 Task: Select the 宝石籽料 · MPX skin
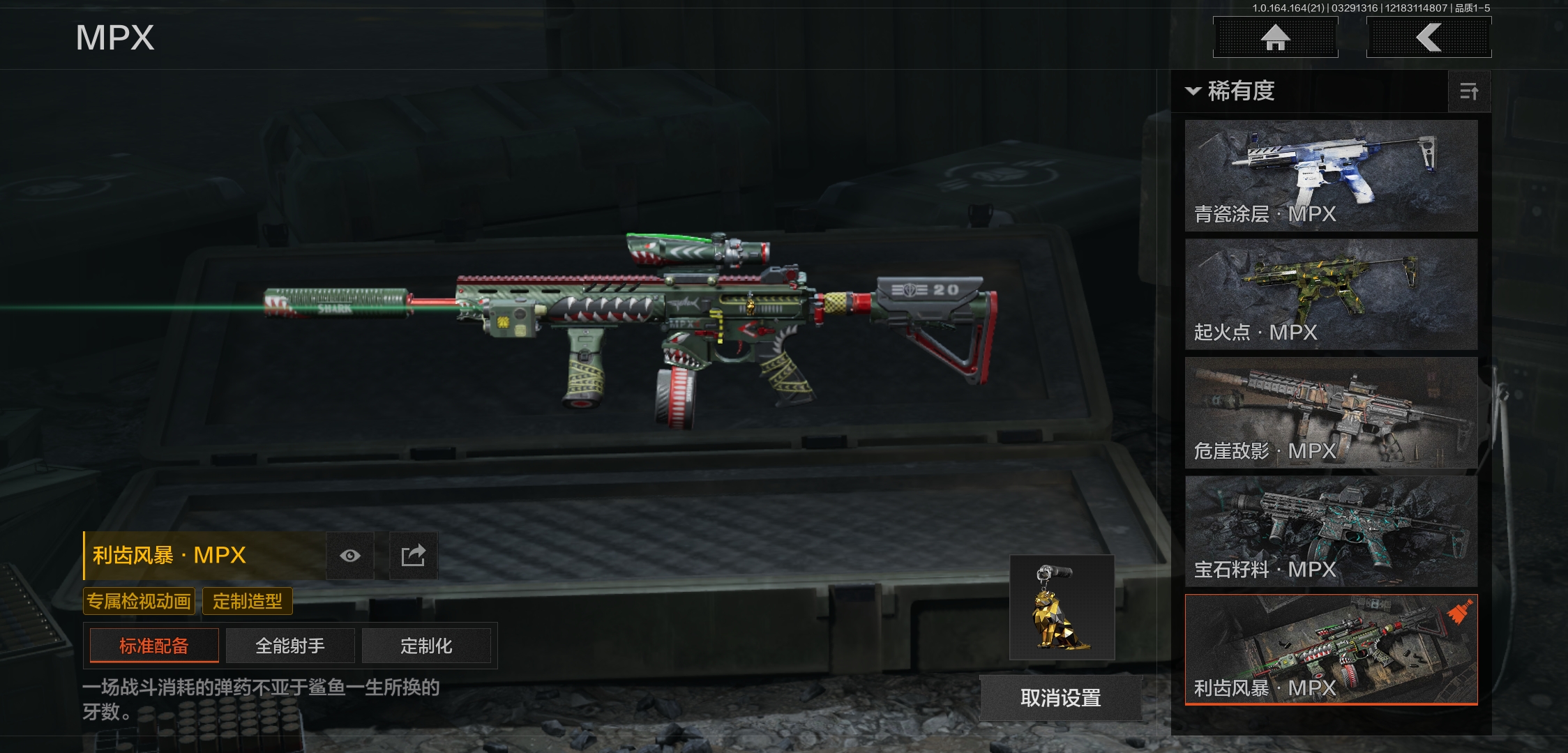click(1331, 531)
